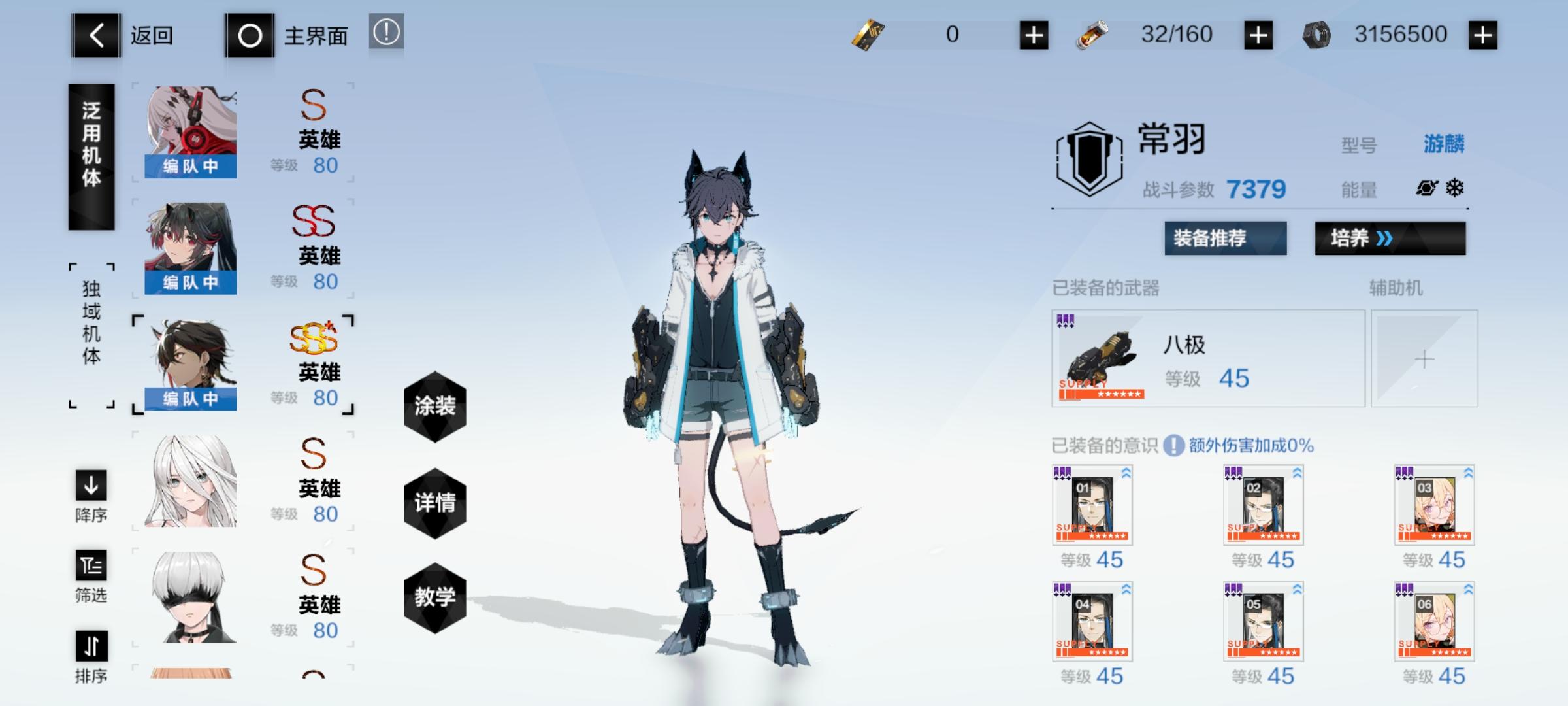Click the plus icon next to the black card currency
Viewport: 1568px width, 706px height.
point(1034,35)
